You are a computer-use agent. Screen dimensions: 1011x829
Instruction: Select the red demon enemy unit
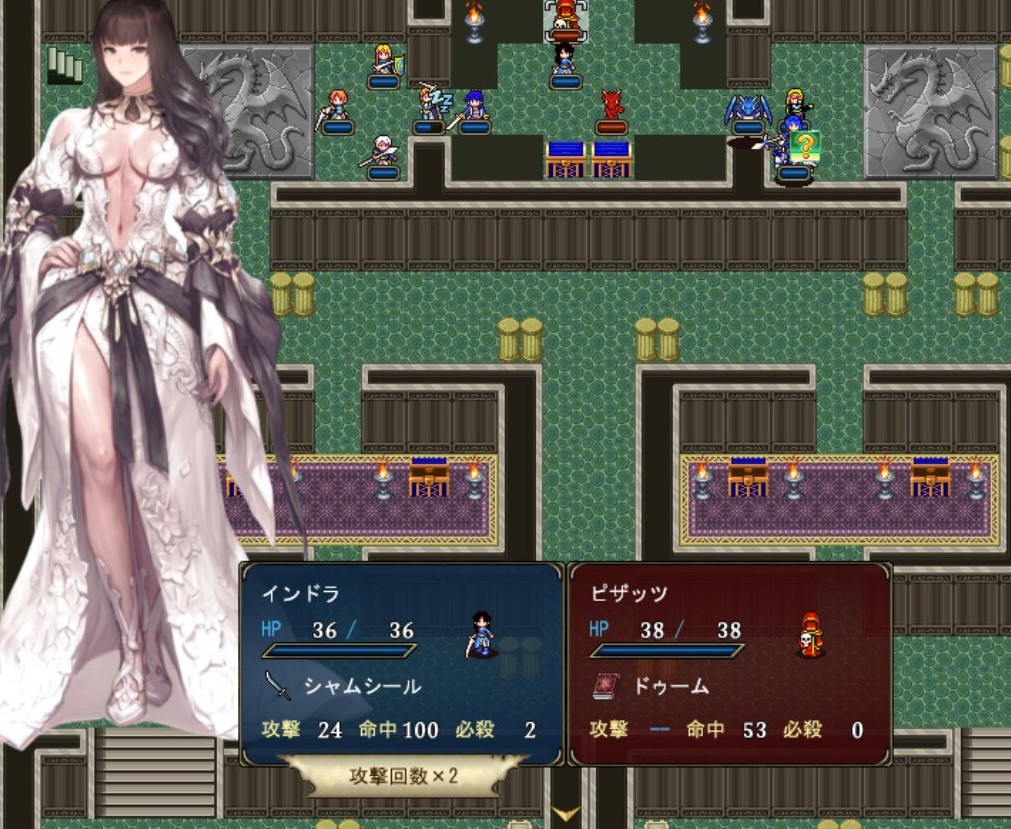click(x=611, y=106)
